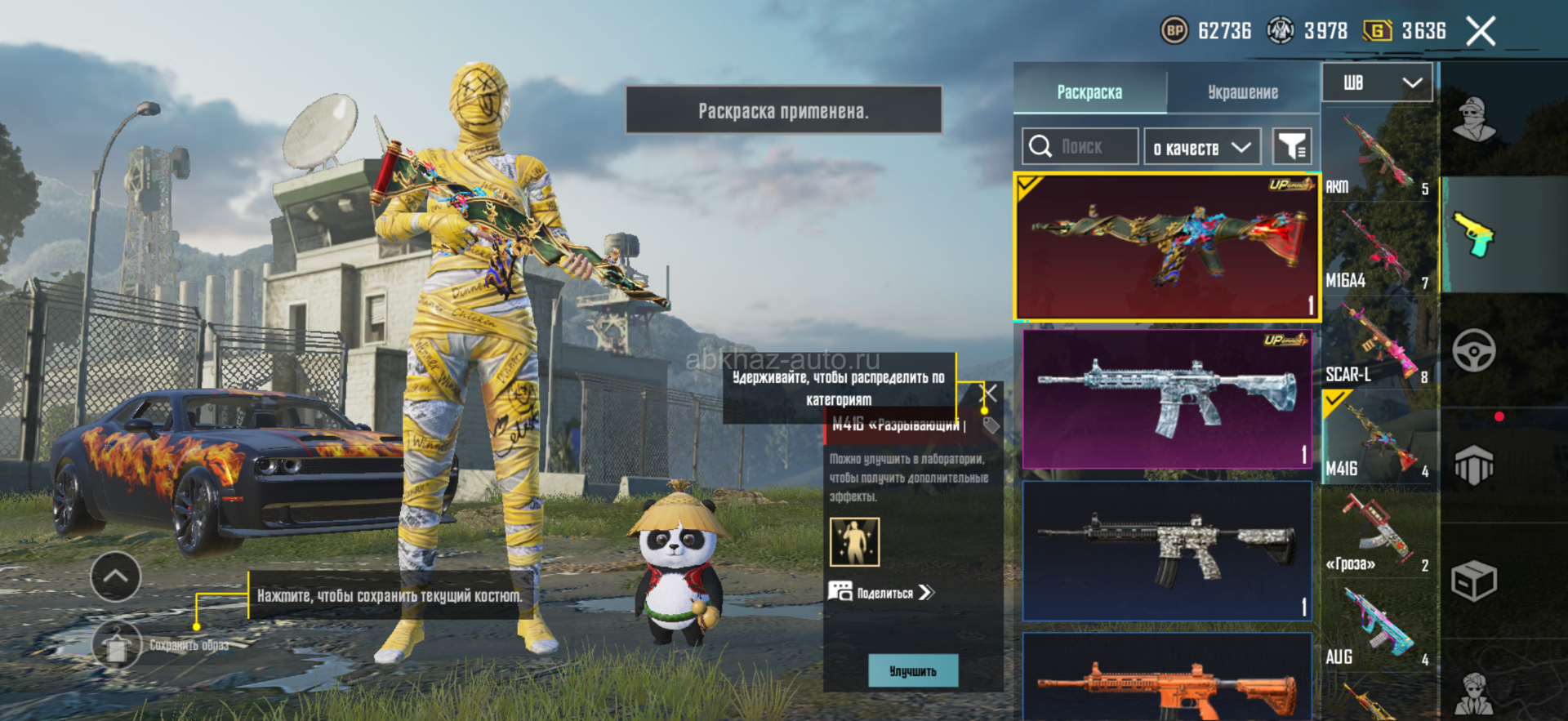This screenshot has height=721, width=1568.
Task: Expand the ШВ weapon type dropdown
Action: [x=1377, y=82]
